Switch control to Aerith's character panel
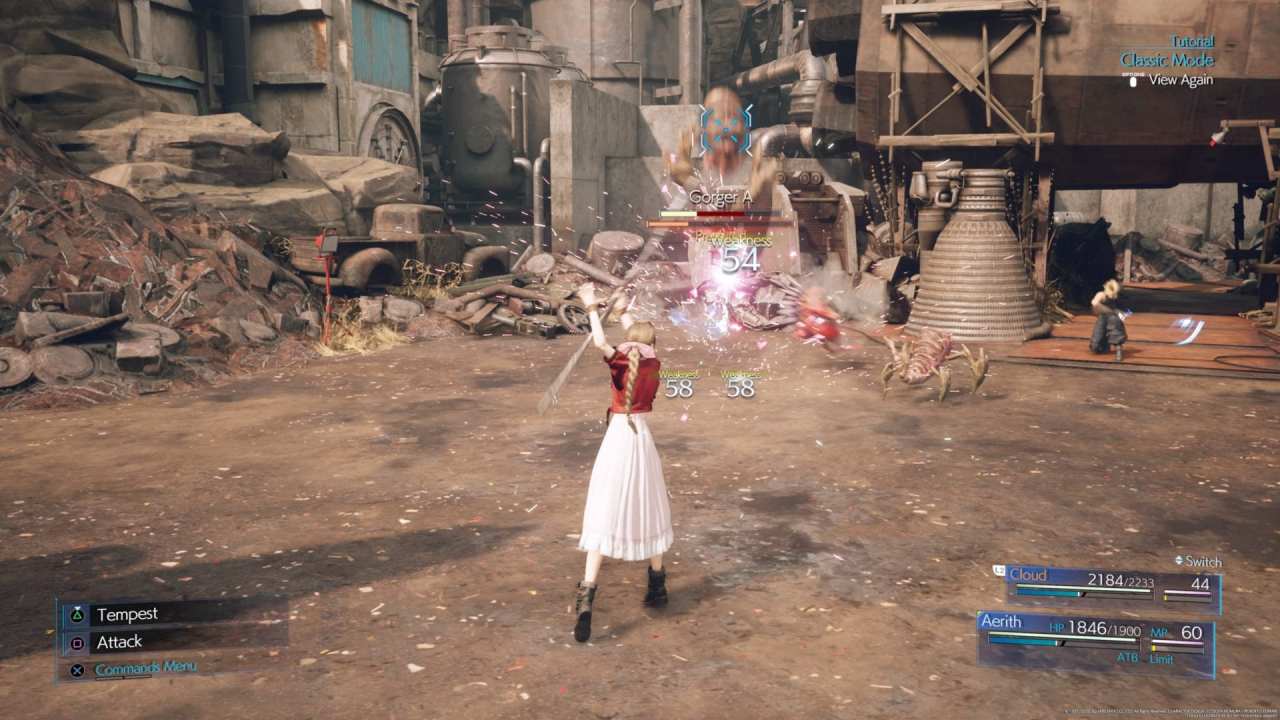 point(1002,622)
